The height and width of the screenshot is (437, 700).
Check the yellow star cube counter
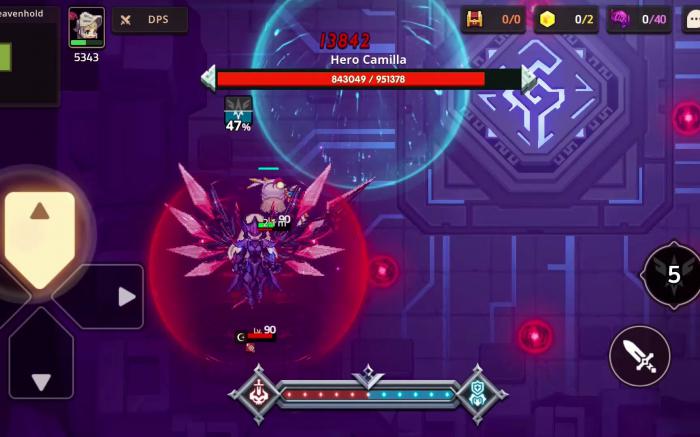tap(566, 19)
